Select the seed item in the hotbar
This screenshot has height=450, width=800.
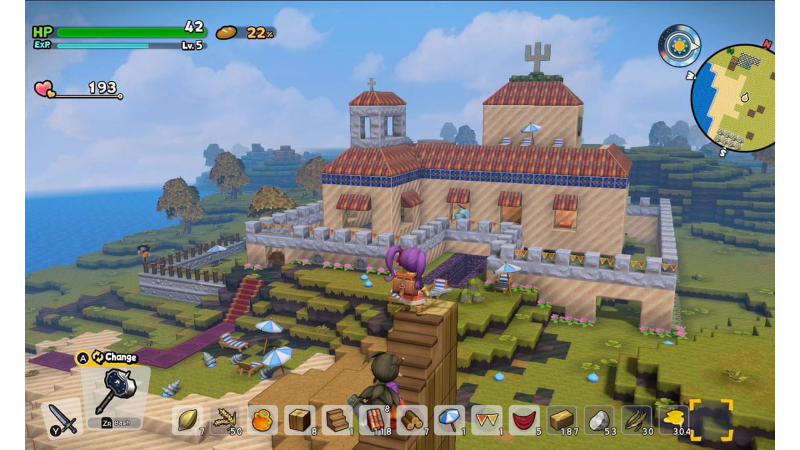coord(187,419)
